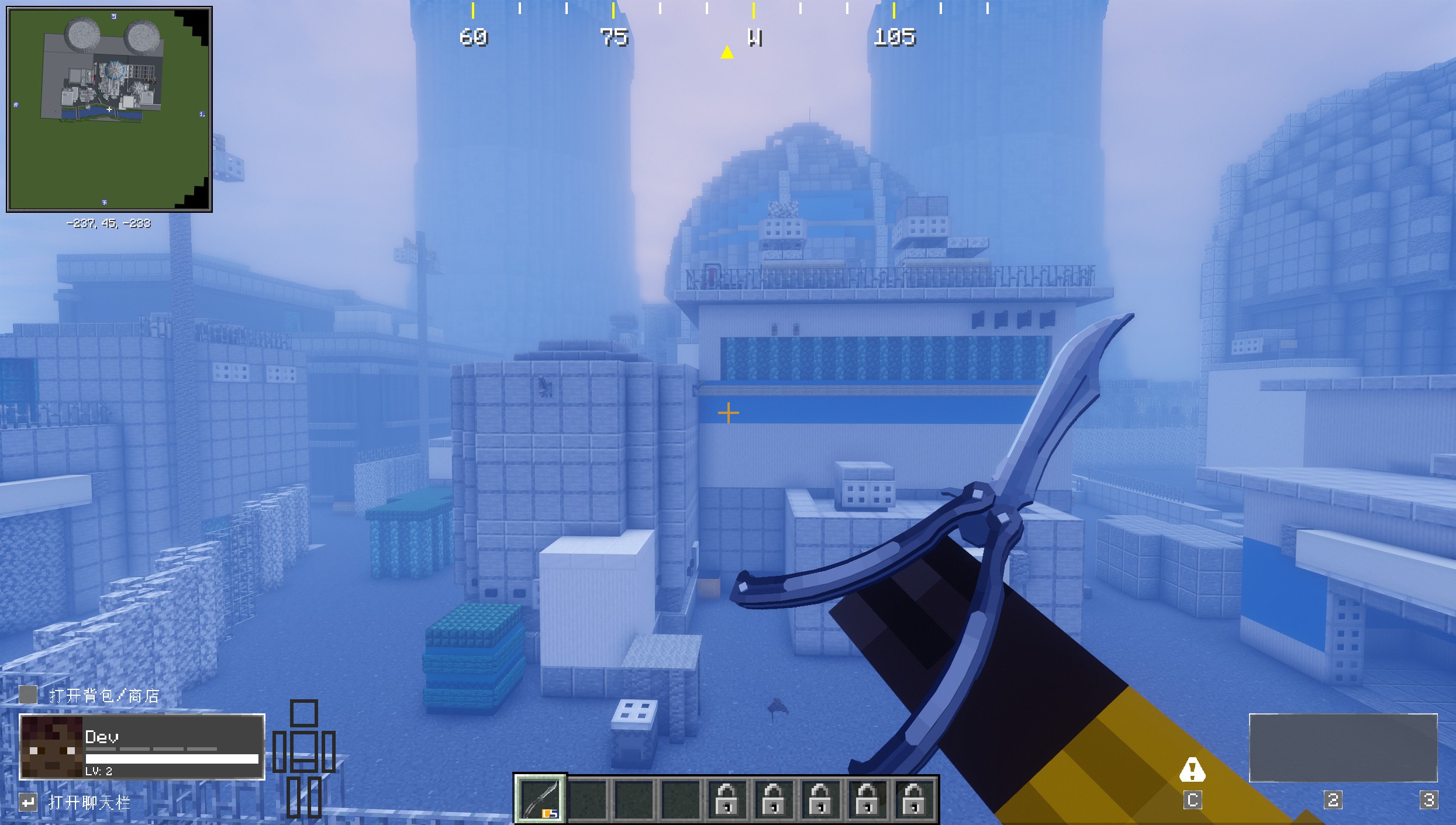Click the body armor silhouette icon
Screen dimensions: 1456x825
pos(304,757)
